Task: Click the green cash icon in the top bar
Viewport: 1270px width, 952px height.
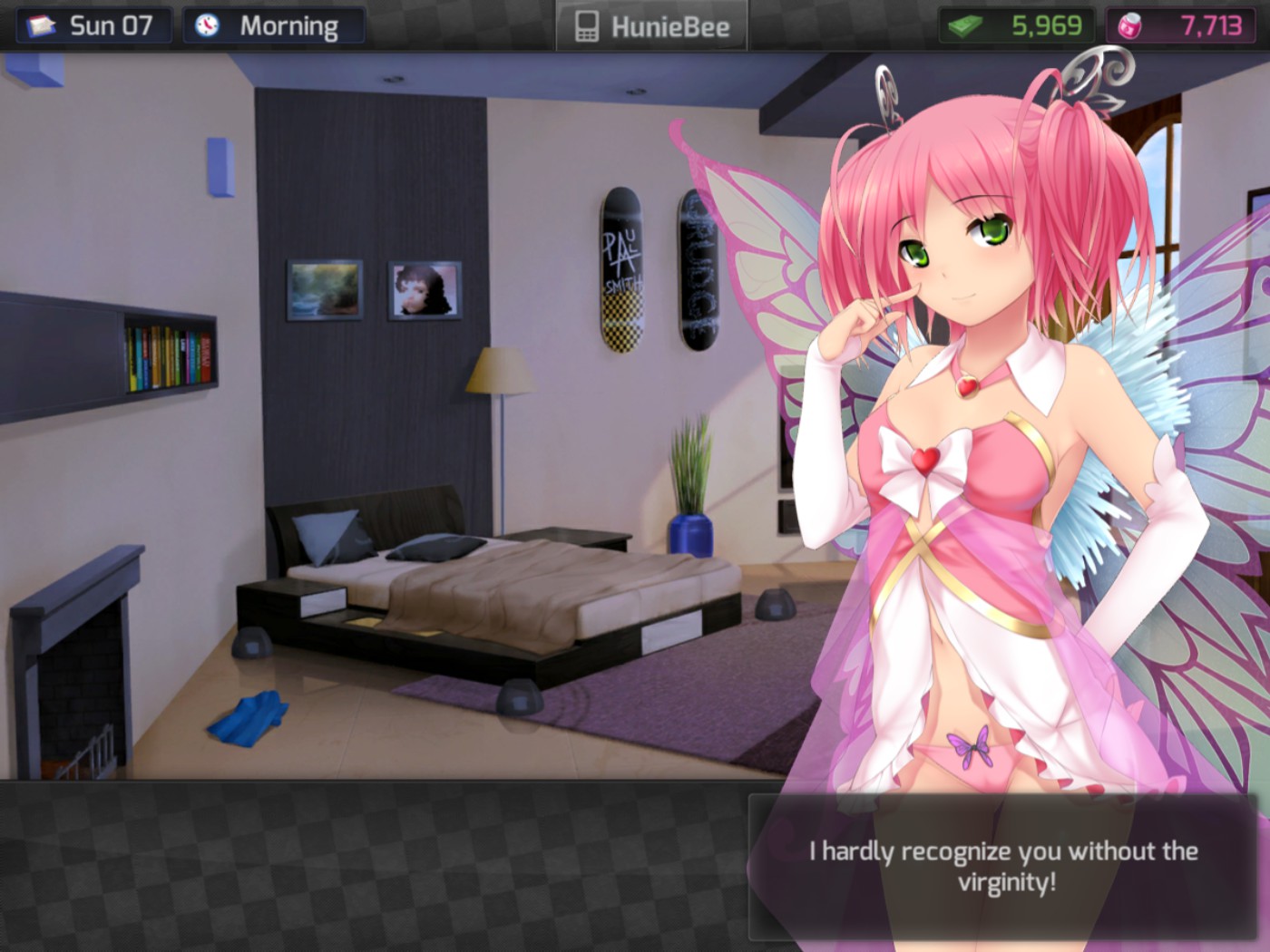Action: pos(964,24)
